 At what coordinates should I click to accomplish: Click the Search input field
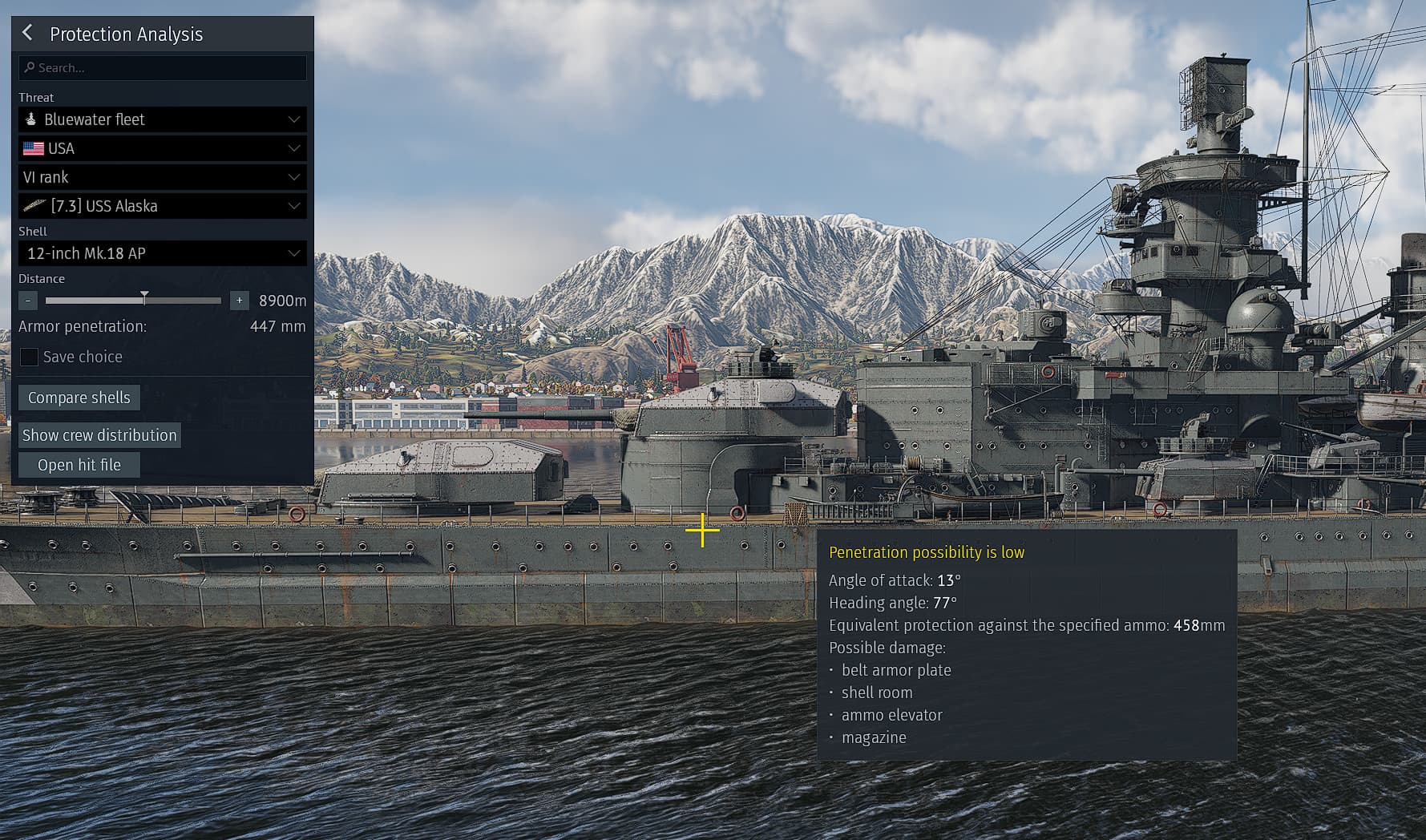pos(163,68)
